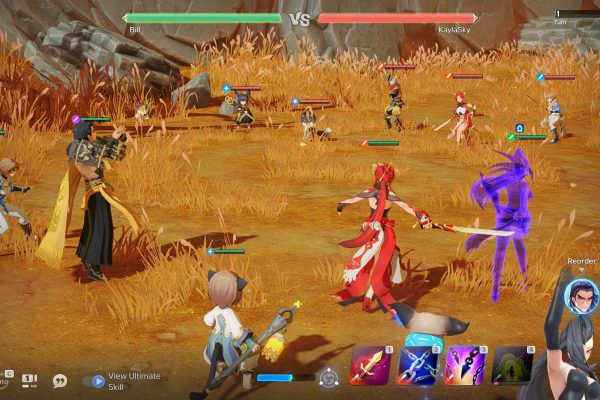Toggle the auto battle button

coord(4,380)
